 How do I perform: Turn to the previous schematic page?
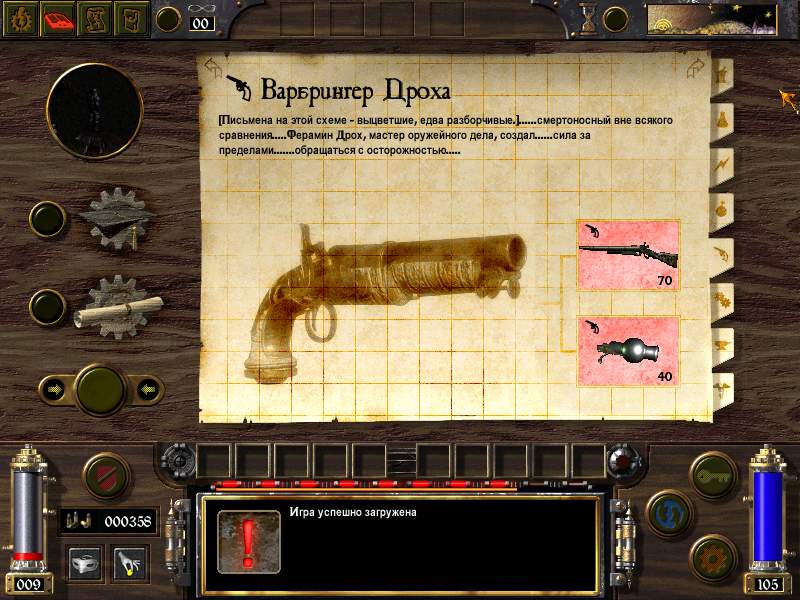[x=213, y=67]
